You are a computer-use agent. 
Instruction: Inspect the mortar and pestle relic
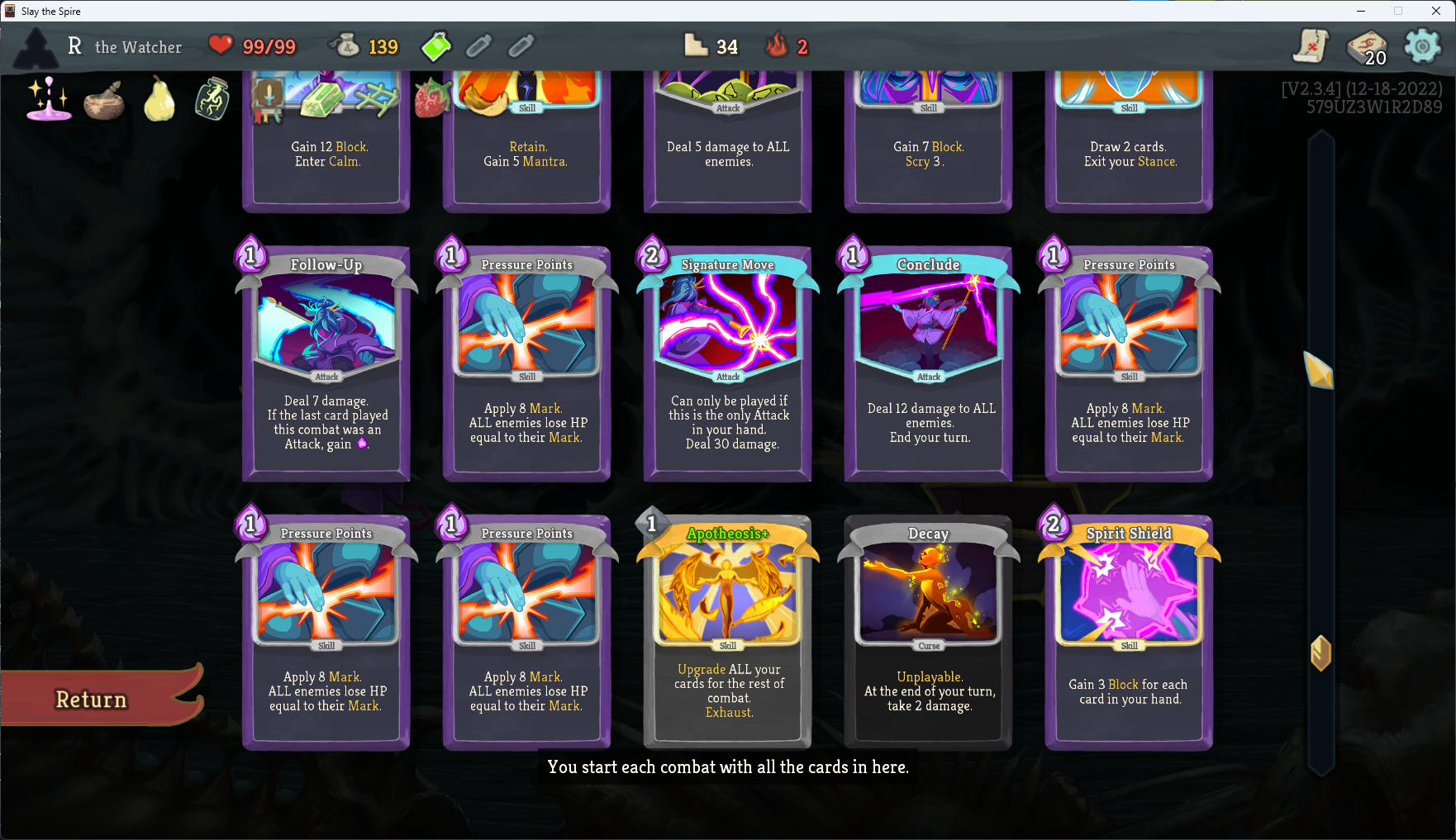(104, 101)
